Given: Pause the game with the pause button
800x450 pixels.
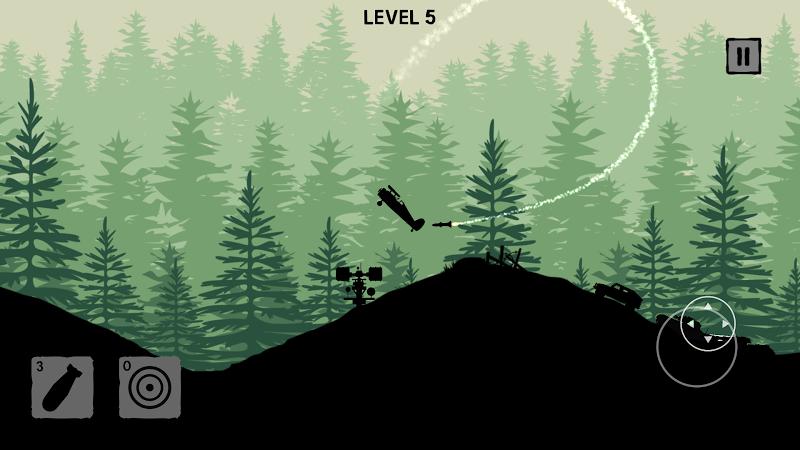Looking at the screenshot, I should tap(743, 56).
